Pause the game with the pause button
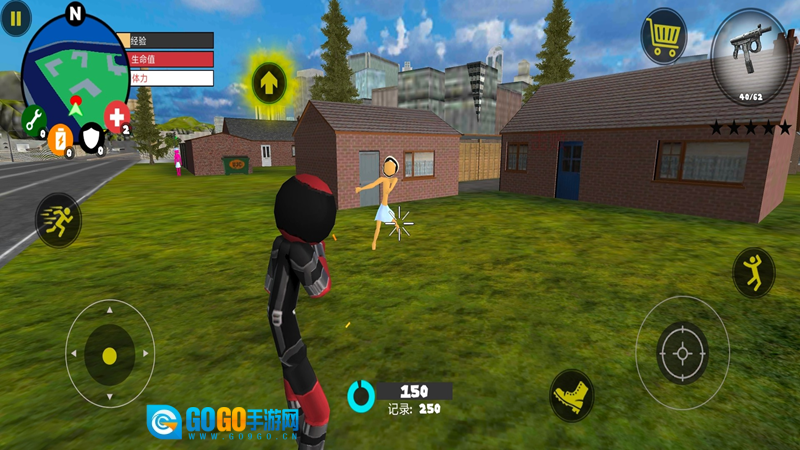This screenshot has width=800, height=450. pyautogui.click(x=15, y=18)
